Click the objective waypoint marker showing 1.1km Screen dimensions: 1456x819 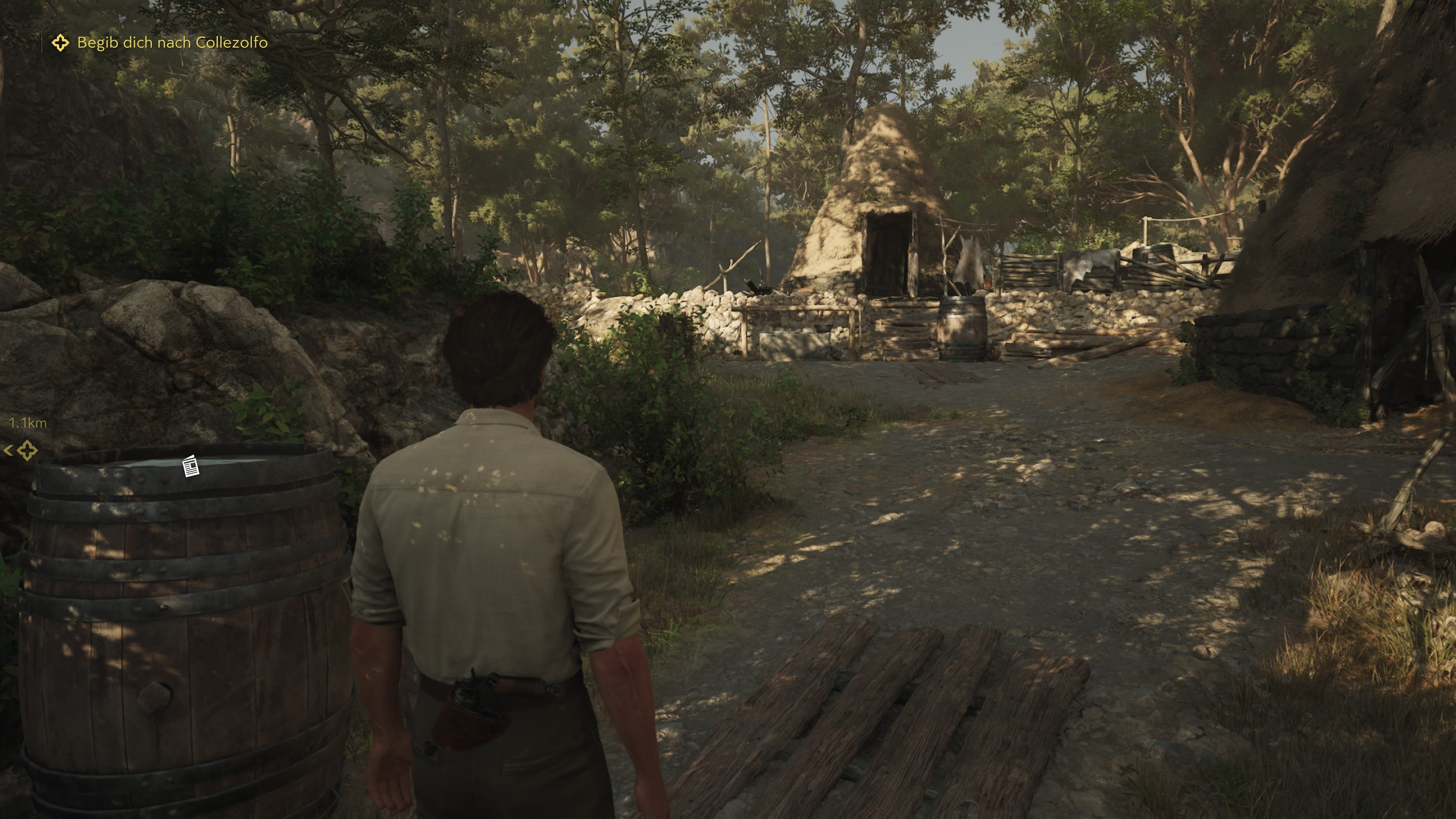(x=27, y=450)
